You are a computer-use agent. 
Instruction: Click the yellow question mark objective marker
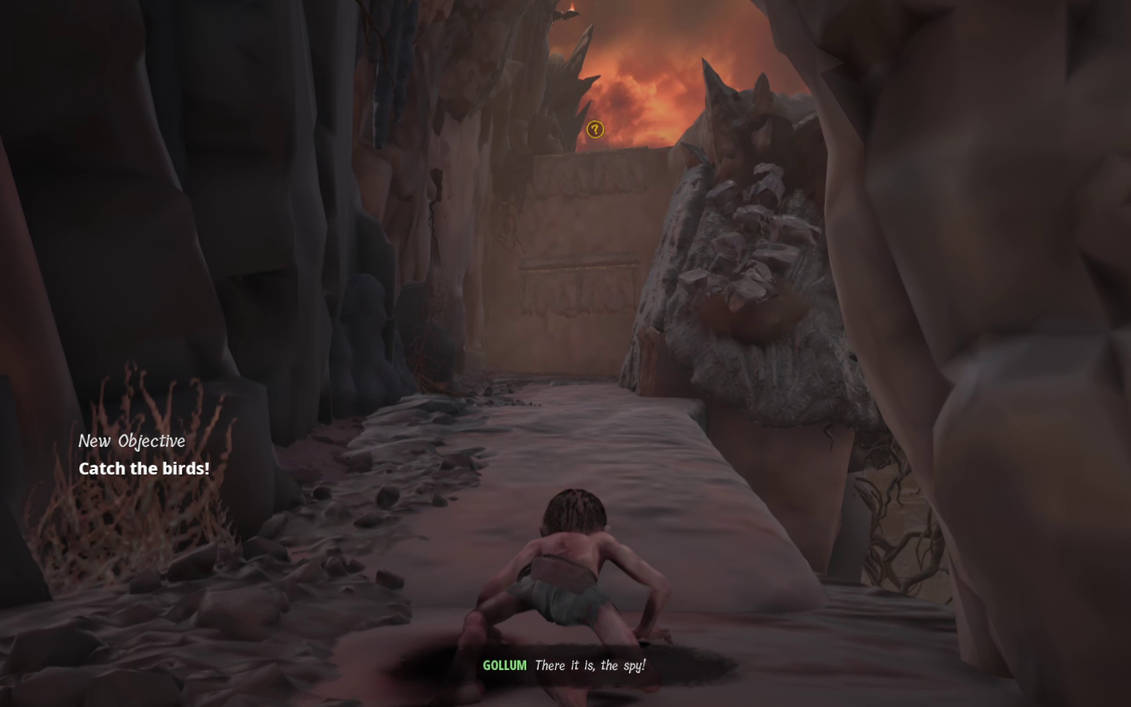595,130
